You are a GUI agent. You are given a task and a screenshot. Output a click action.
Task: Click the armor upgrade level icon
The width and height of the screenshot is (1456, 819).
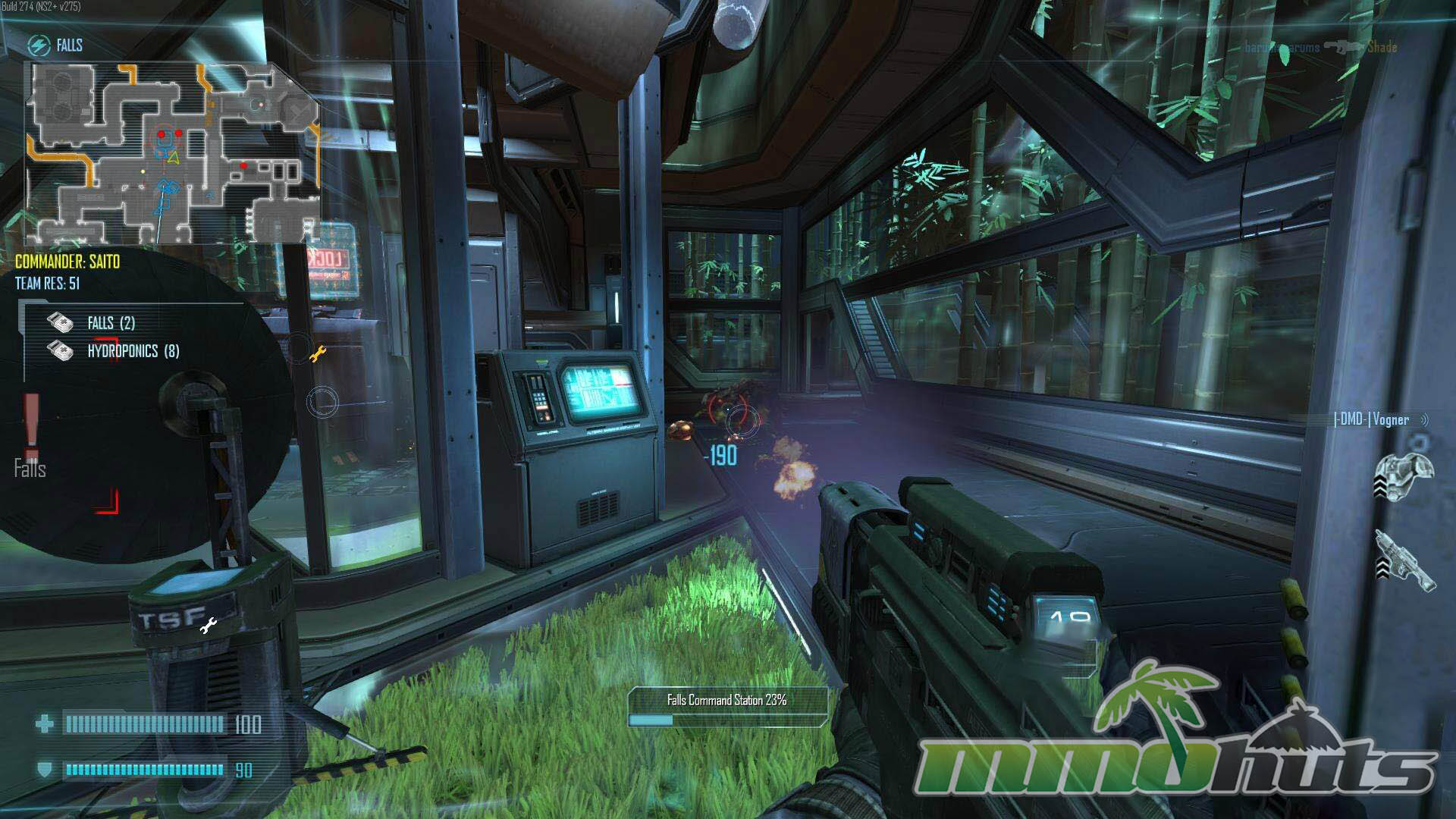coord(1404,475)
